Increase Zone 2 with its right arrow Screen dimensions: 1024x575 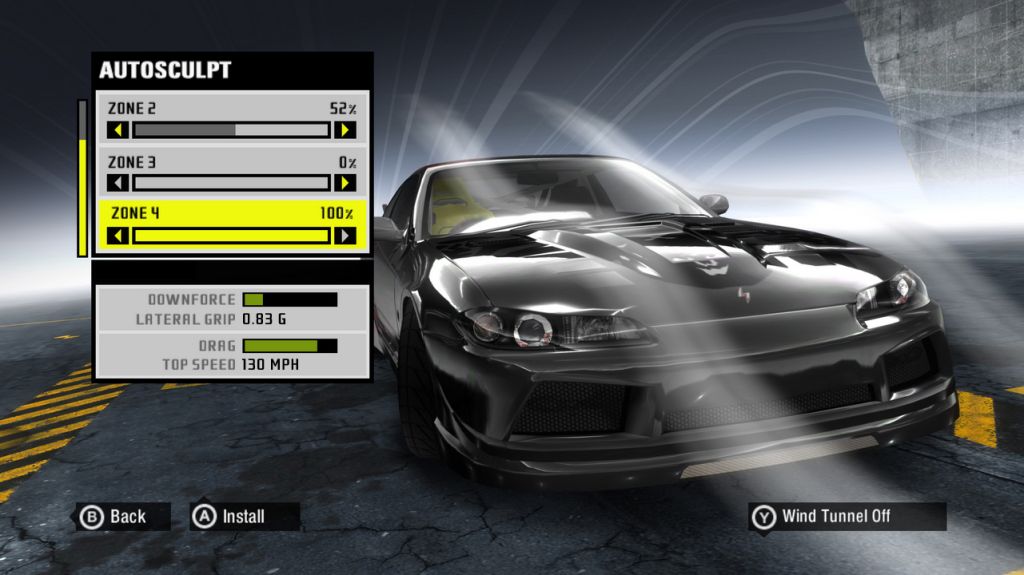344,130
